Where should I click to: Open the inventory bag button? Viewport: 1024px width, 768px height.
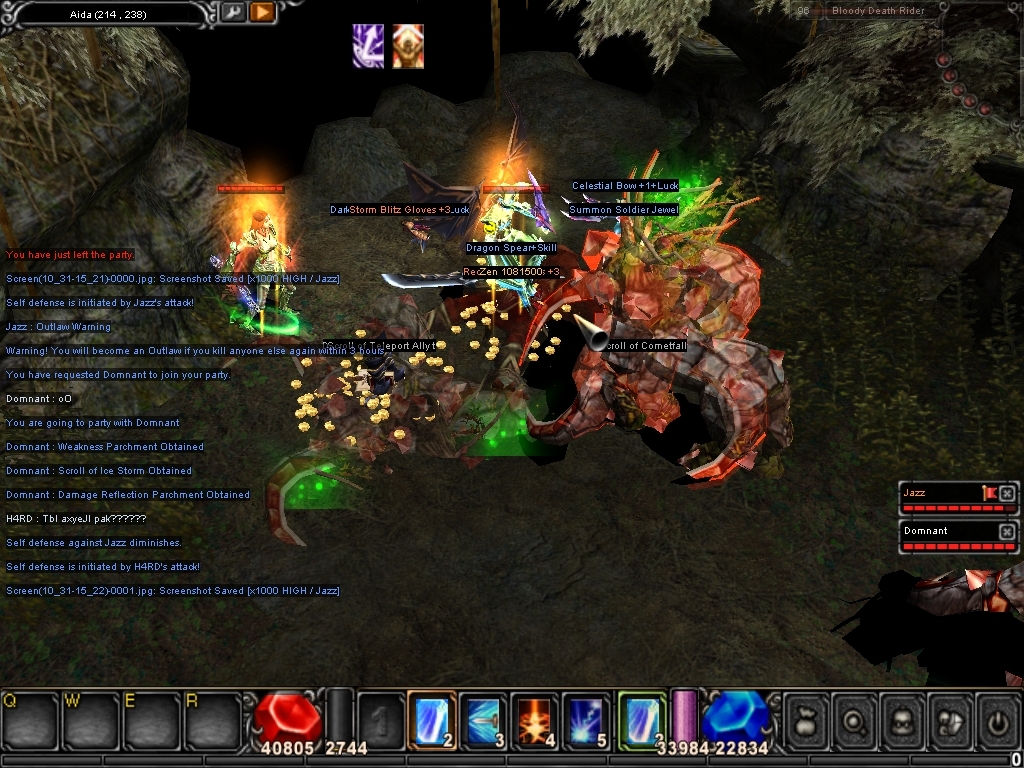(805, 719)
